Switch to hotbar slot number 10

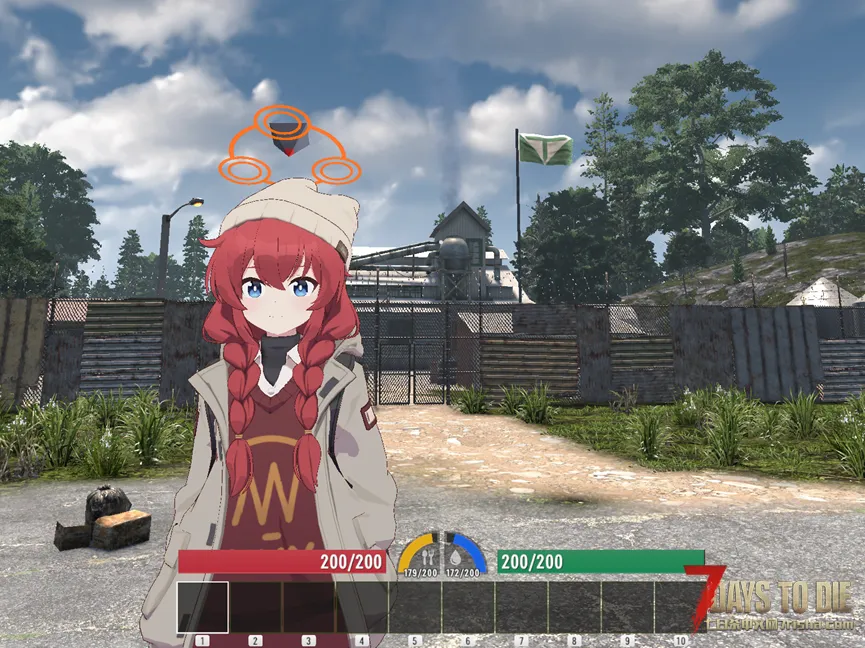click(680, 607)
